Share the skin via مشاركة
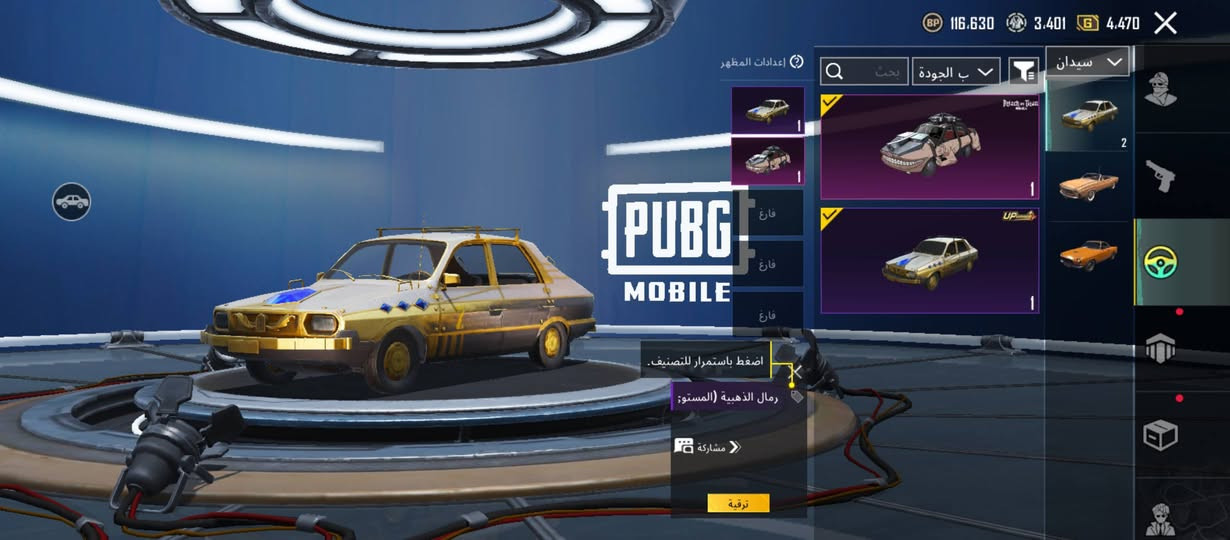The height and width of the screenshot is (540, 1230). click(708, 446)
